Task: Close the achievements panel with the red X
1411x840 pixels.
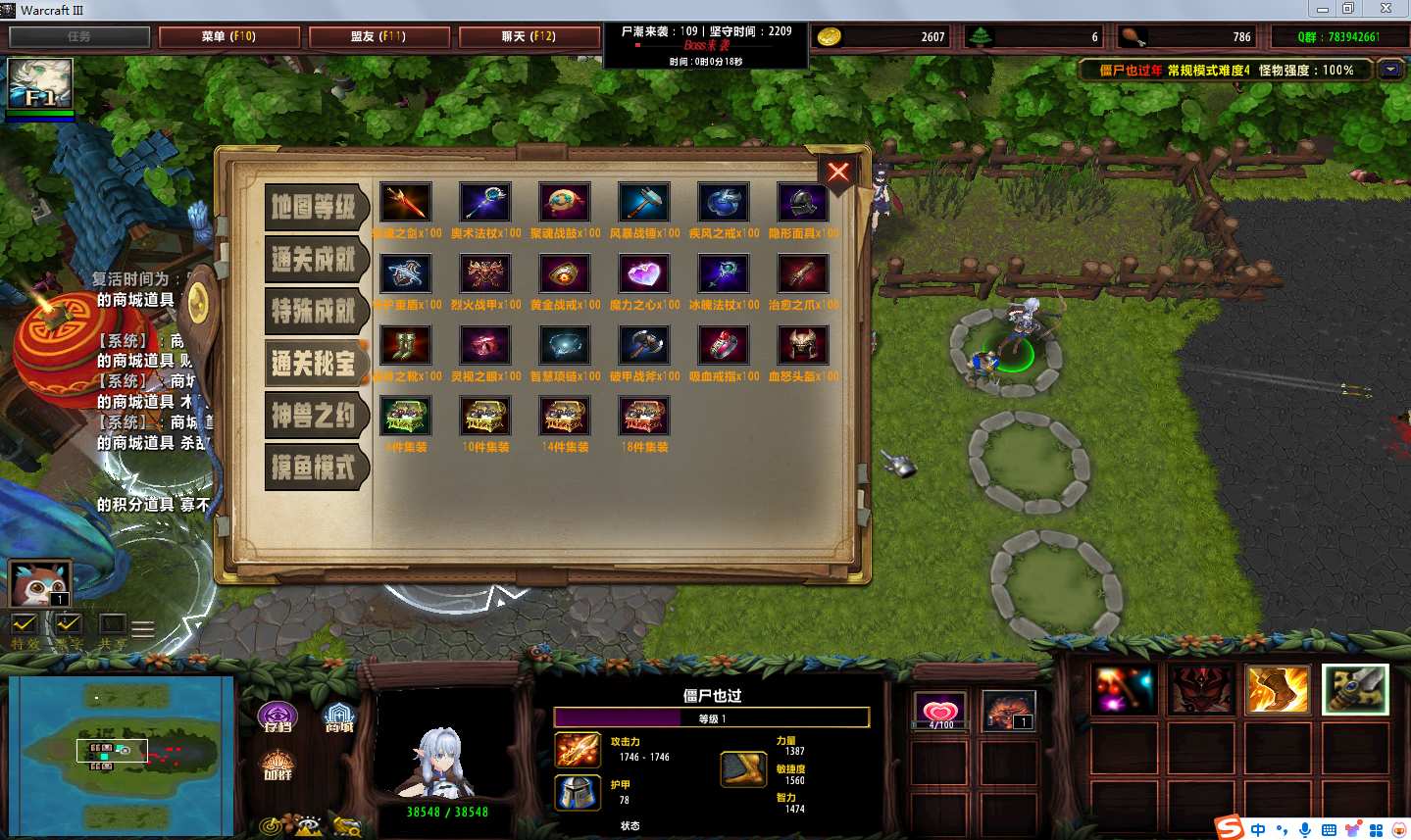Action: click(x=838, y=173)
